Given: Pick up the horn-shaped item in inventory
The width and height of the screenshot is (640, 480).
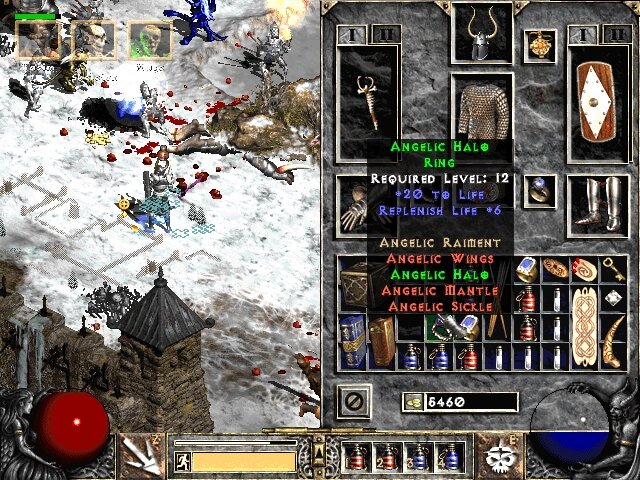Looking at the screenshot, I should coord(611,340).
